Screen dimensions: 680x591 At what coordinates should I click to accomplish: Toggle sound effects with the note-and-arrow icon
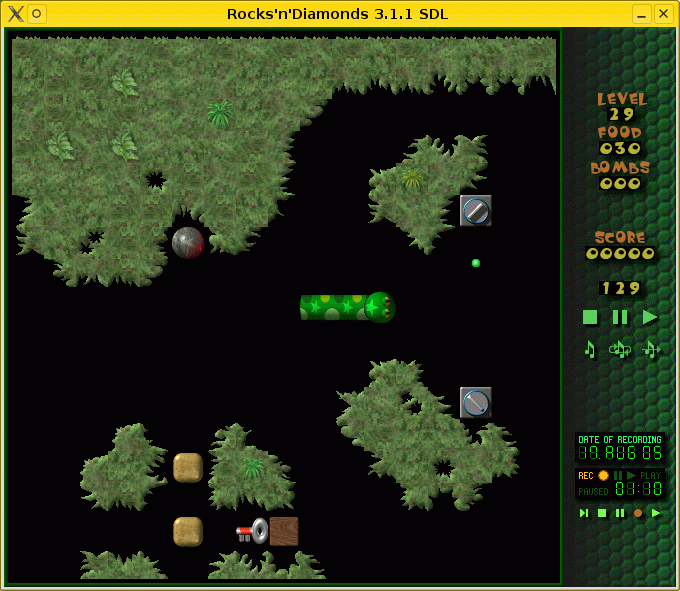click(651, 349)
